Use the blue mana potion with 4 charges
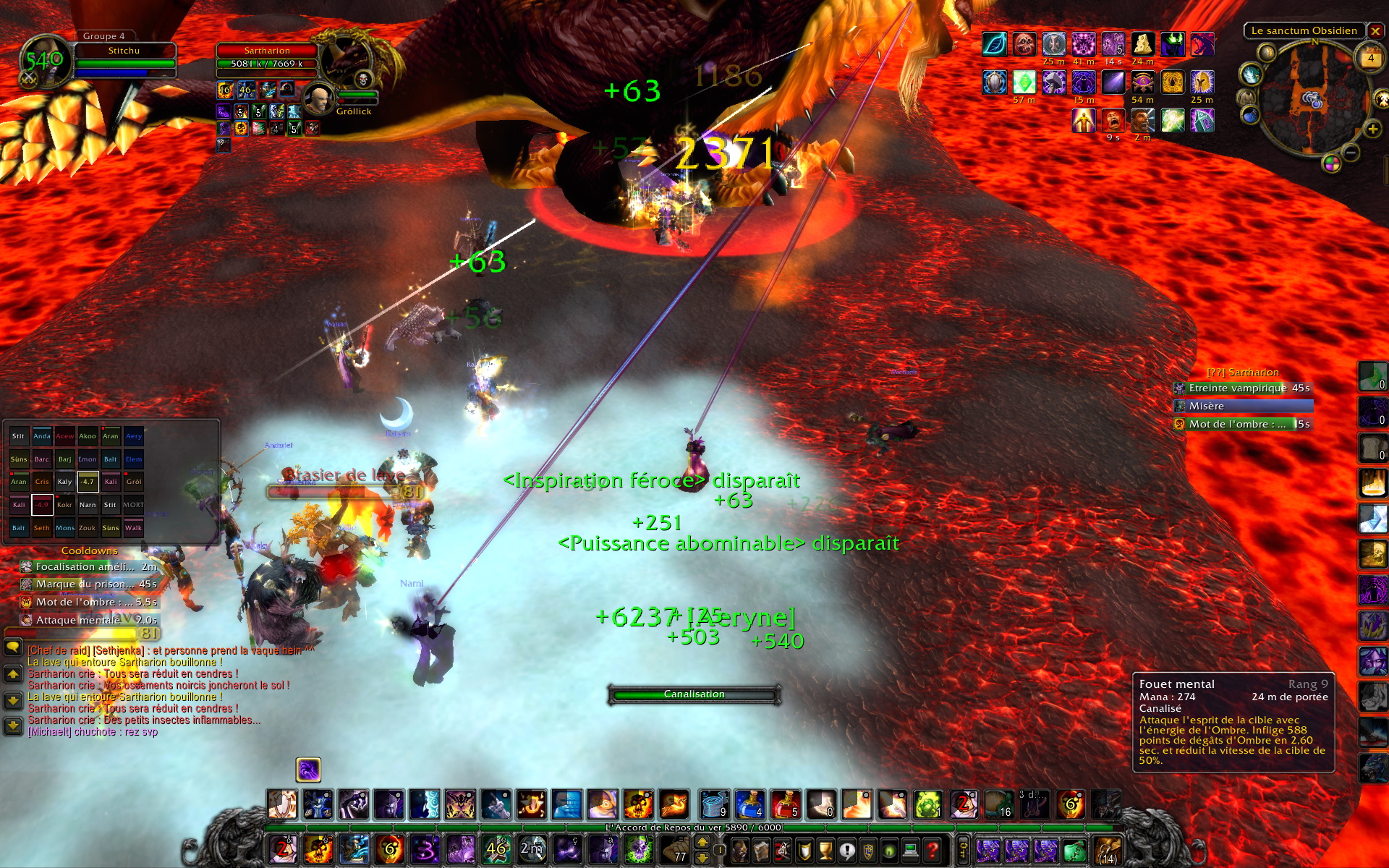The width and height of the screenshot is (1389, 868). (749, 804)
